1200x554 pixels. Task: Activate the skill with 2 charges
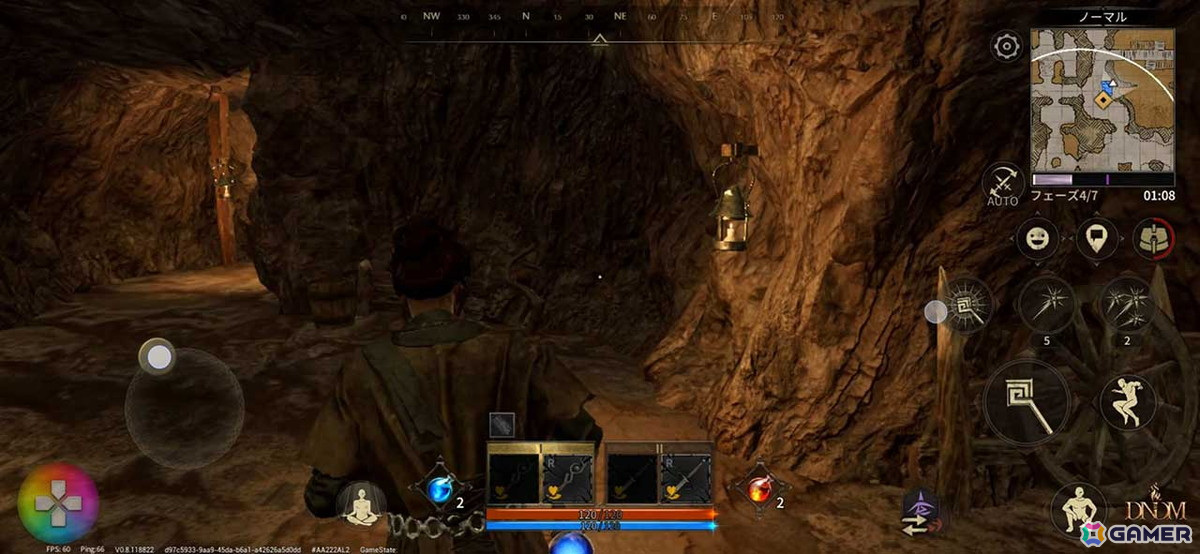(1127, 304)
